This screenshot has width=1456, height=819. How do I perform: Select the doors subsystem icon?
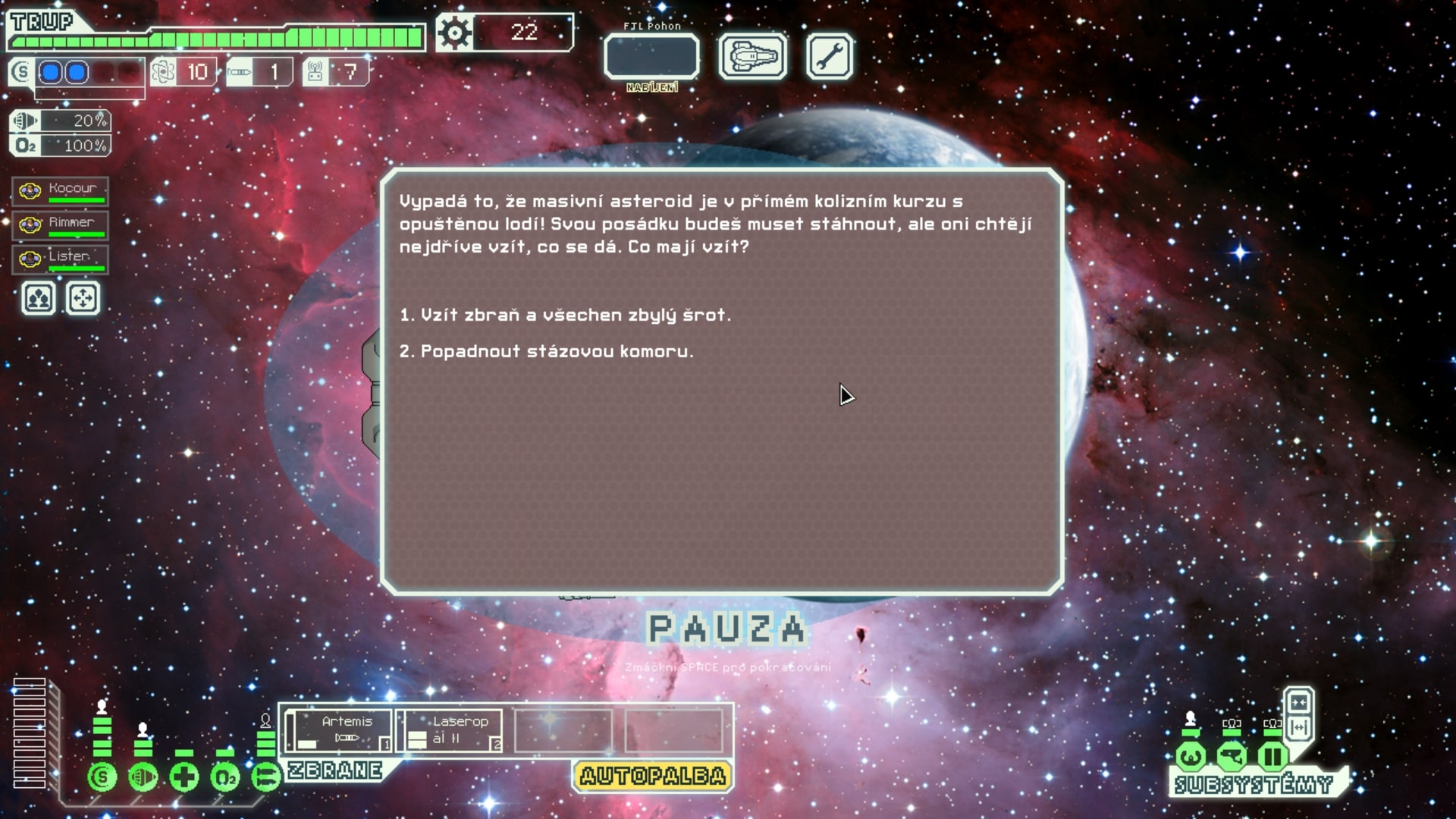pyautogui.click(x=1272, y=755)
